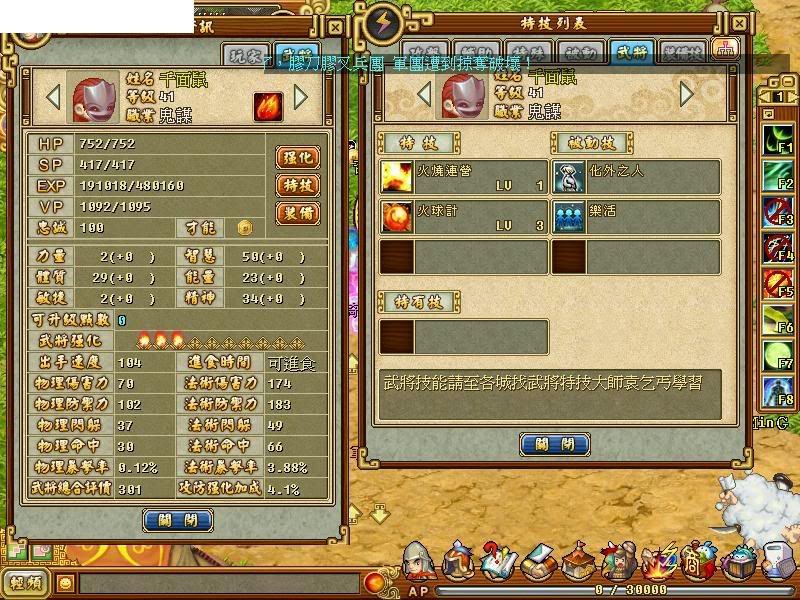Close the skill list with its 關閉 button
The width and height of the screenshot is (800, 600).
point(554,445)
